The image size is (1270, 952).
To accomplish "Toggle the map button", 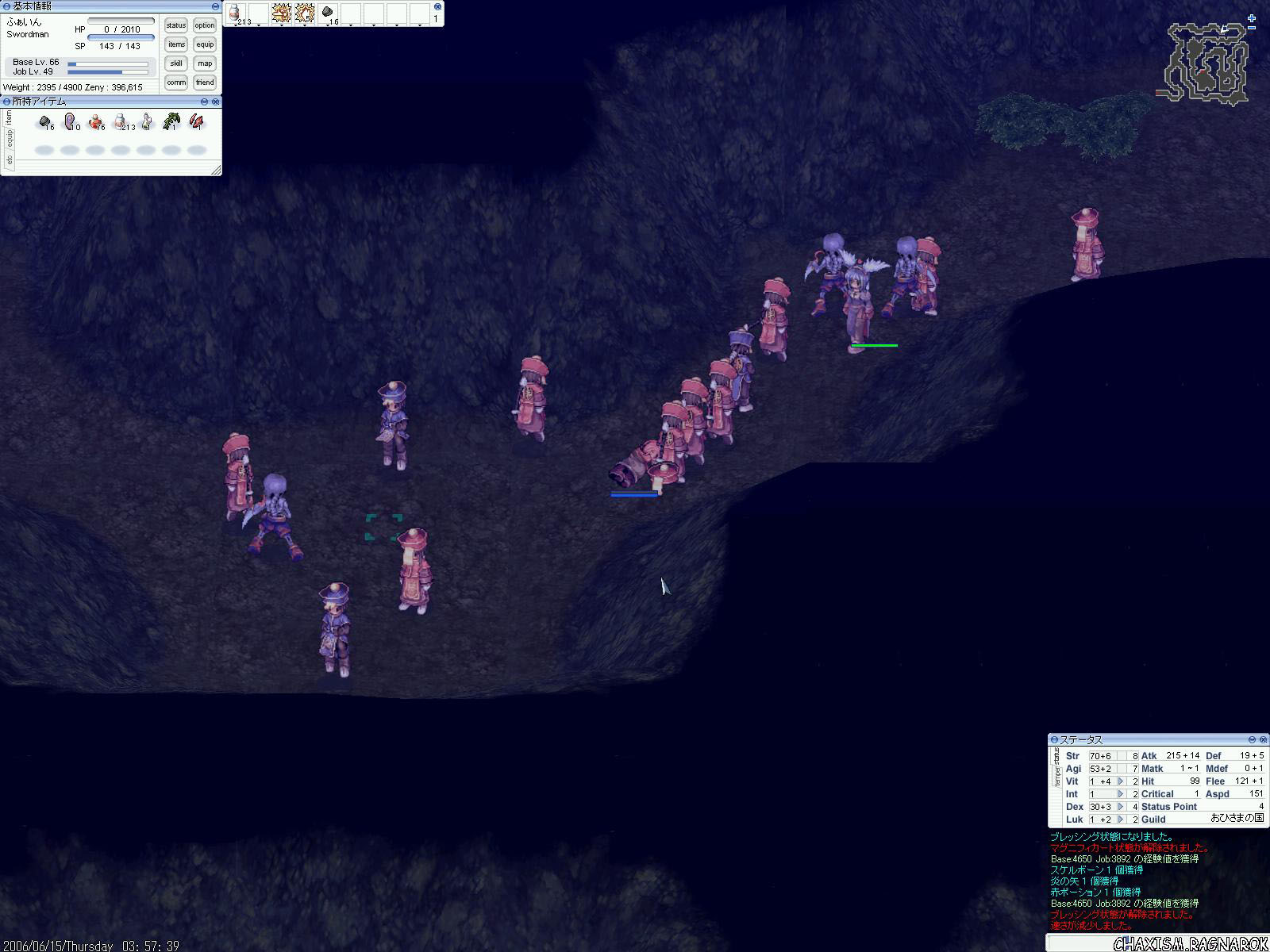I will (205, 63).
